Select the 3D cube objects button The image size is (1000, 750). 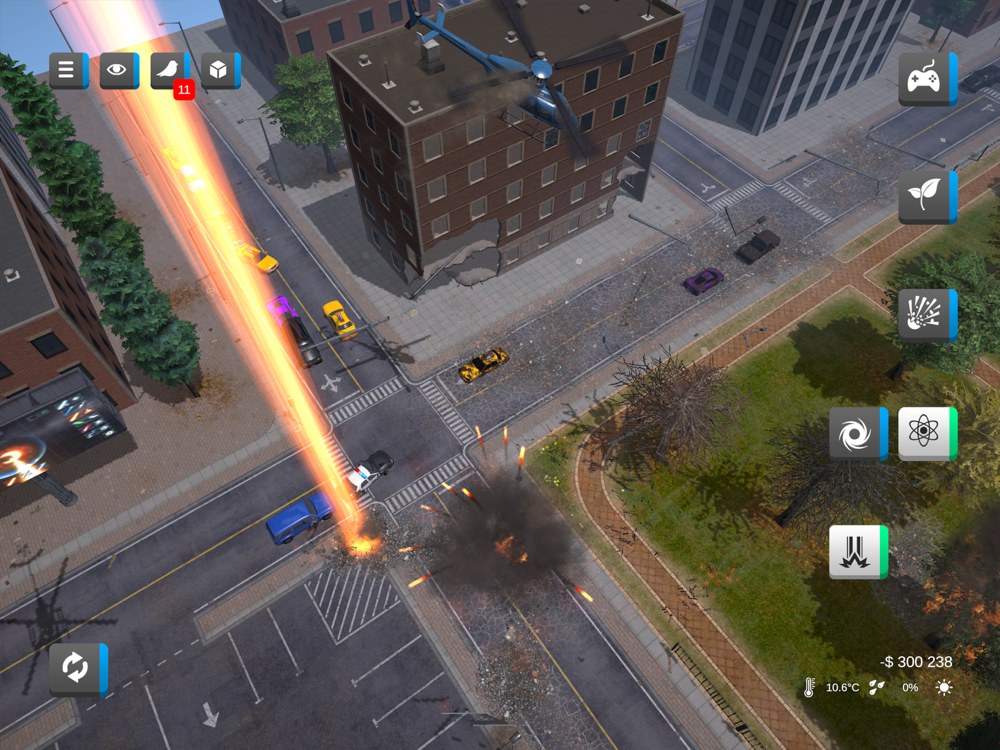tap(219, 70)
